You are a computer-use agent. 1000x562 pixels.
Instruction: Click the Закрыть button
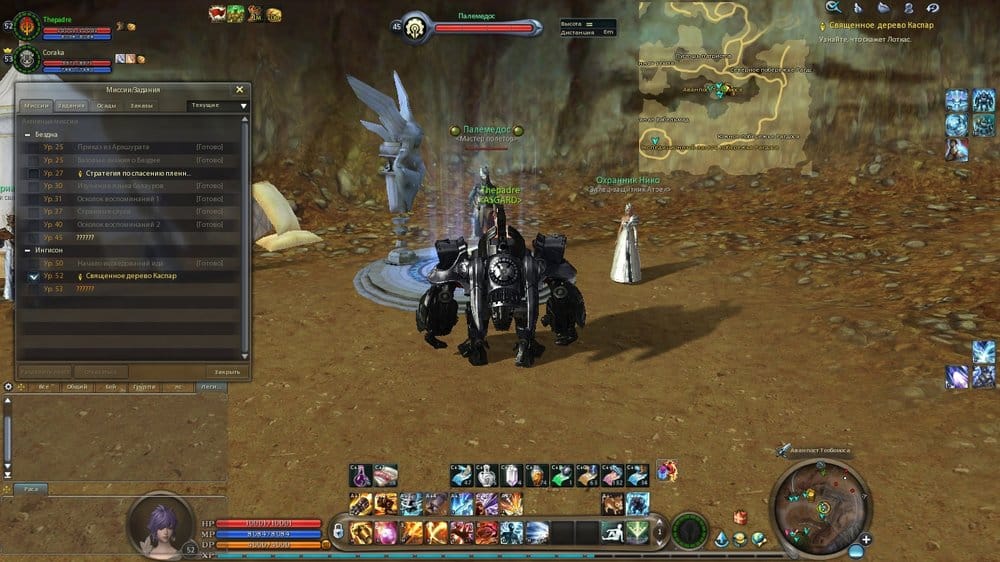227,371
